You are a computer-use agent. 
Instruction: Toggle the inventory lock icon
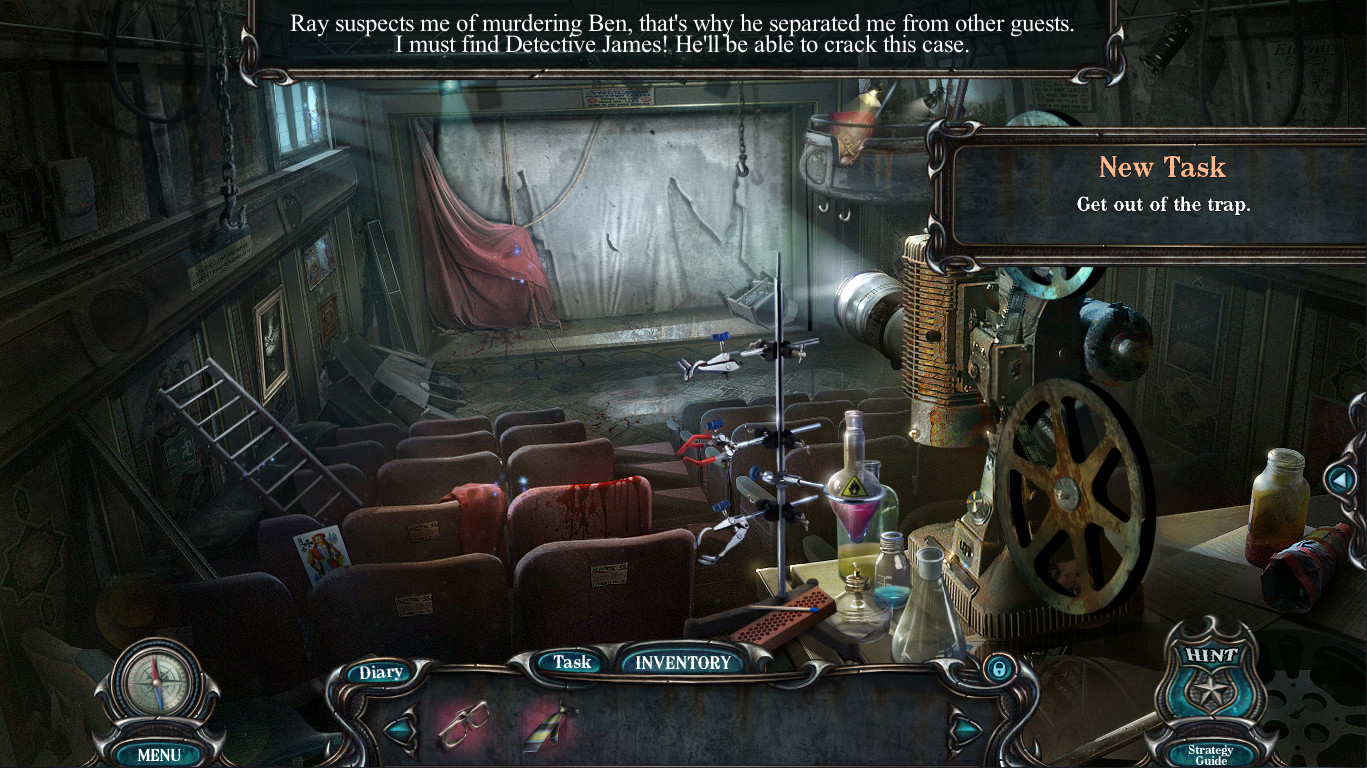click(997, 669)
